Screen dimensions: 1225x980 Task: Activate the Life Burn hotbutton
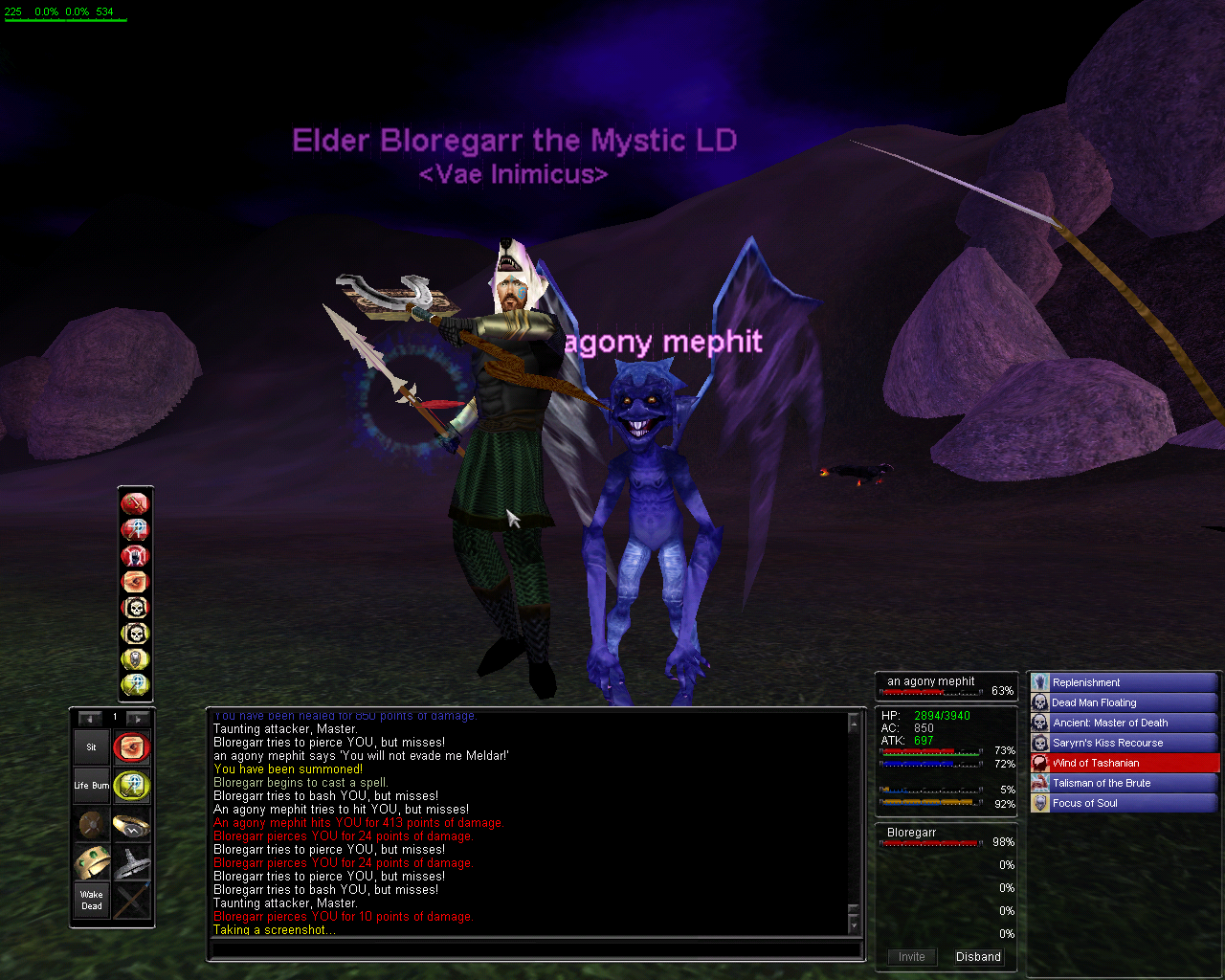pyautogui.click(x=92, y=786)
